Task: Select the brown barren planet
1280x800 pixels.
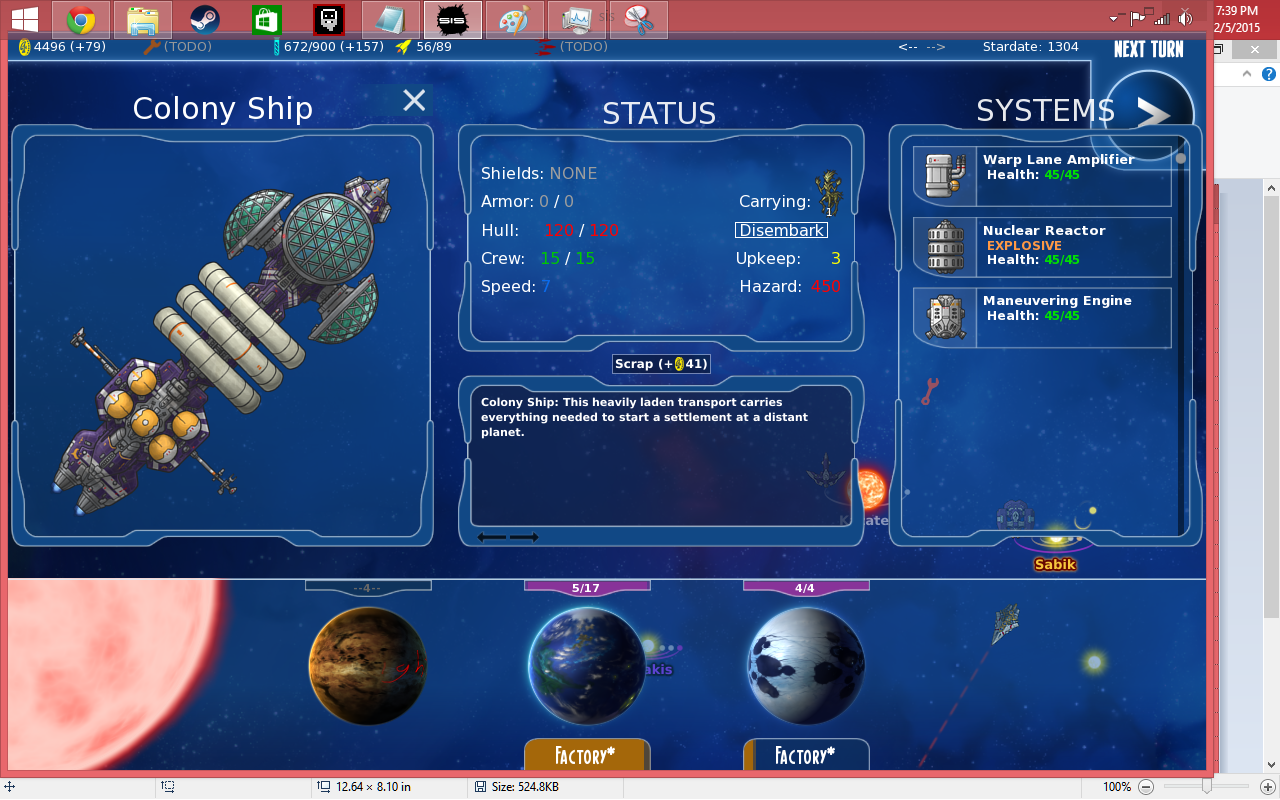Action: (x=367, y=664)
